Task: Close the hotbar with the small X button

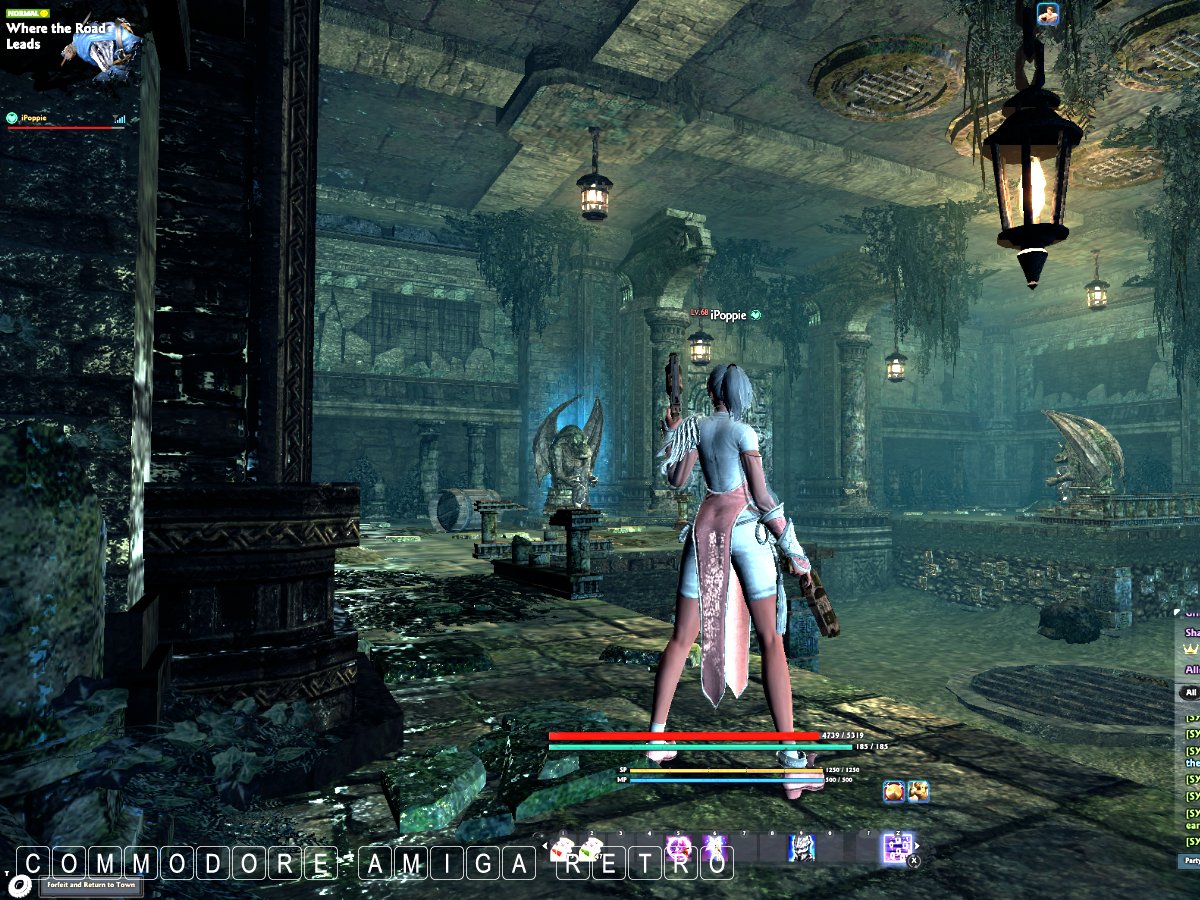Action: [x=914, y=860]
